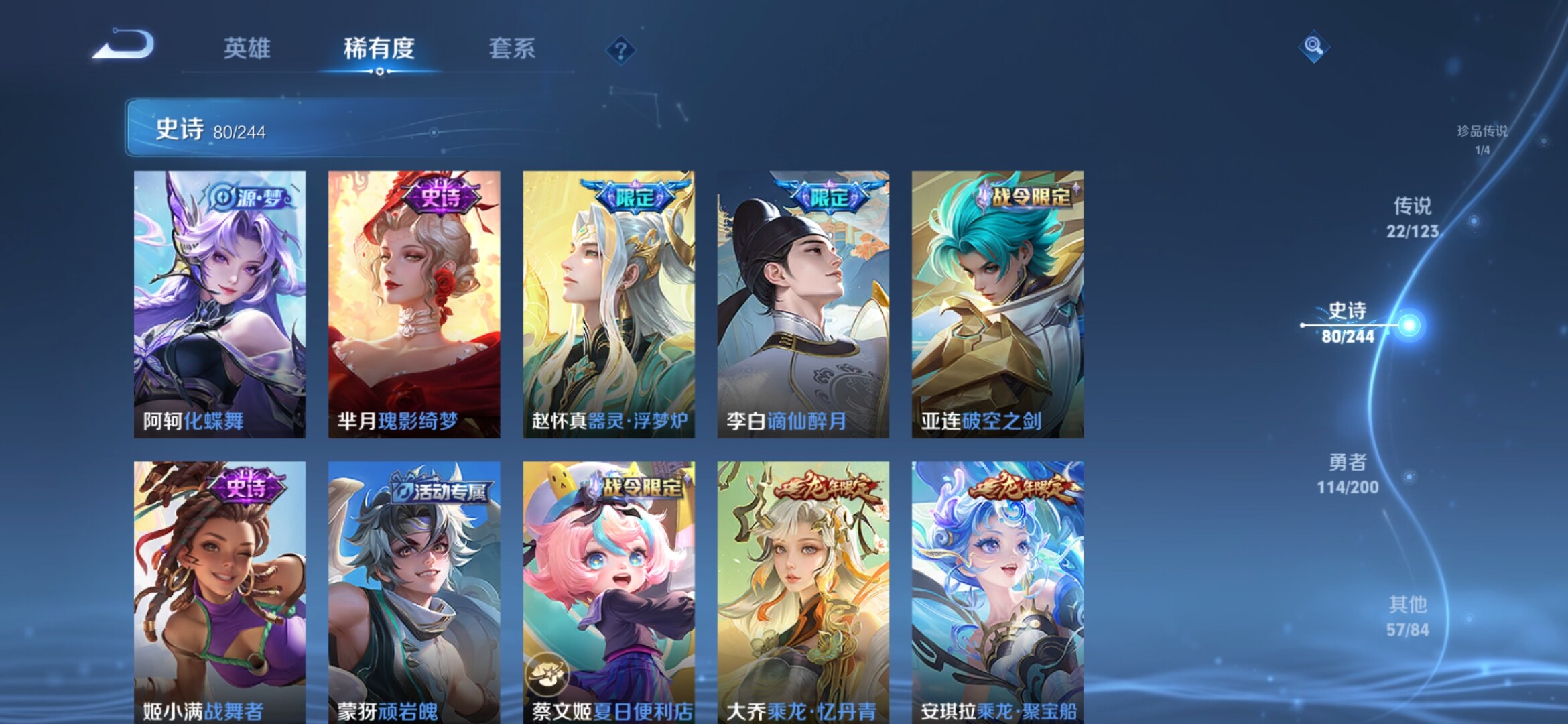Show the 其他 skin category

click(x=1407, y=616)
